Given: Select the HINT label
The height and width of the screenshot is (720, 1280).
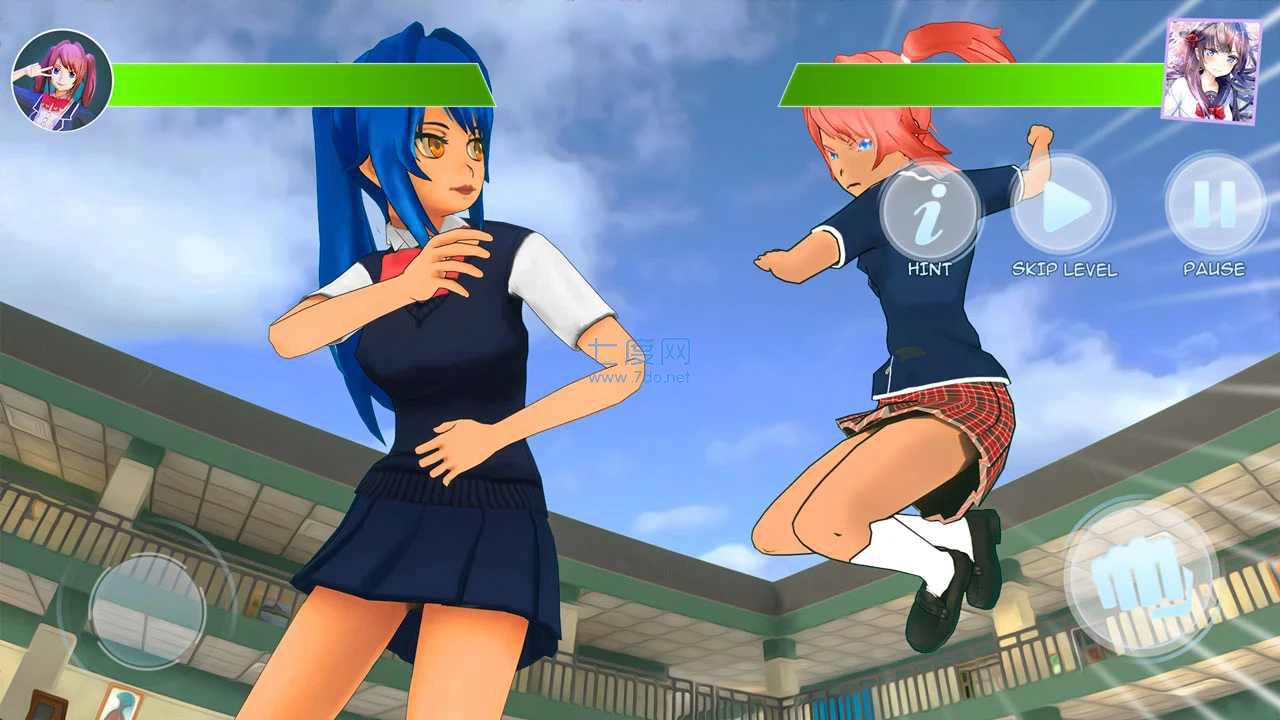Looking at the screenshot, I should (930, 269).
